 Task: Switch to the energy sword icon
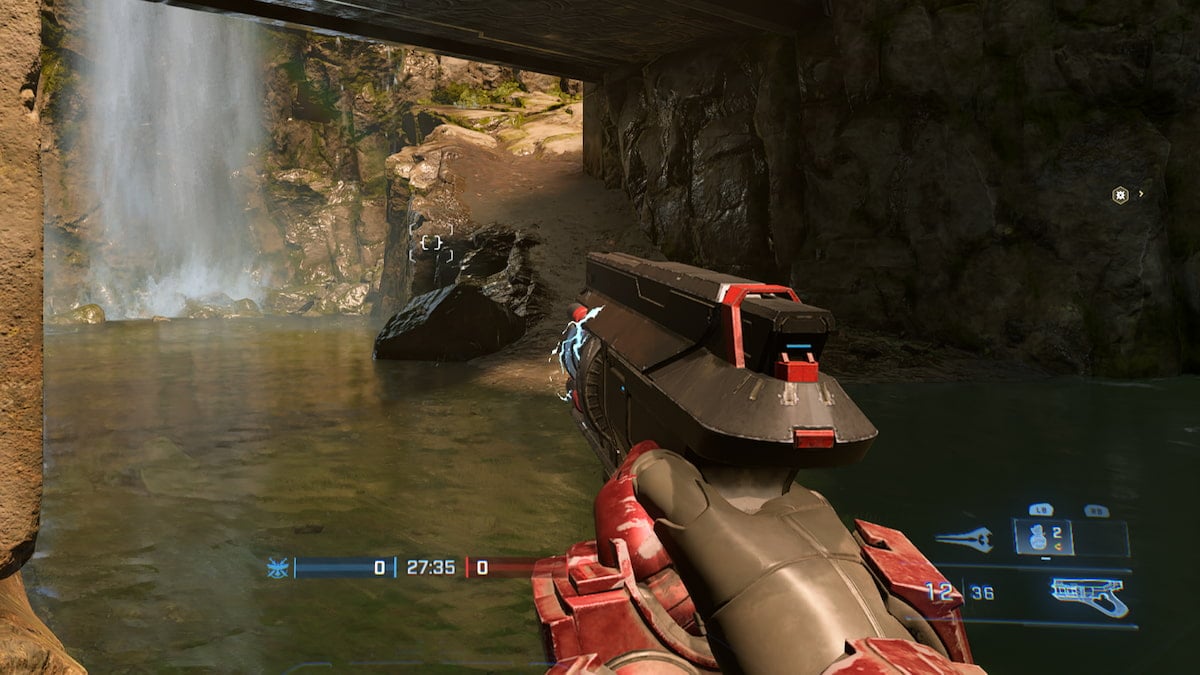(x=964, y=539)
